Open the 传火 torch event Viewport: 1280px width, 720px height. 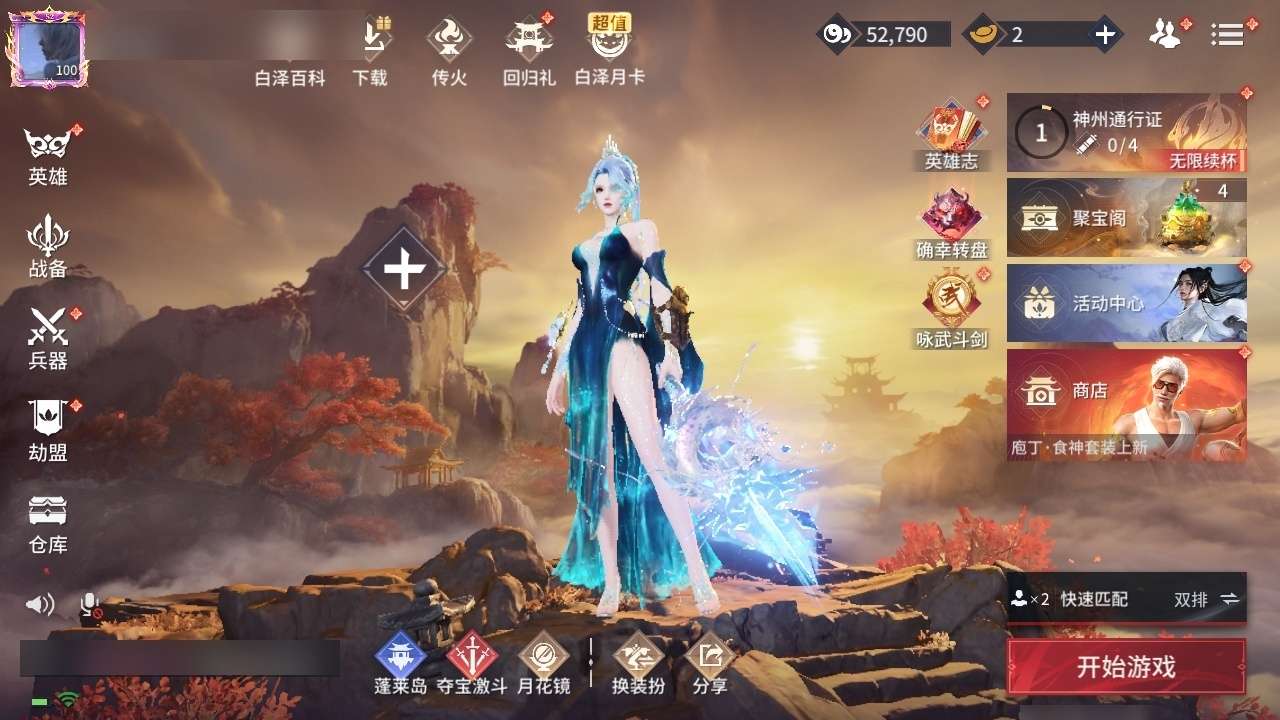click(449, 50)
